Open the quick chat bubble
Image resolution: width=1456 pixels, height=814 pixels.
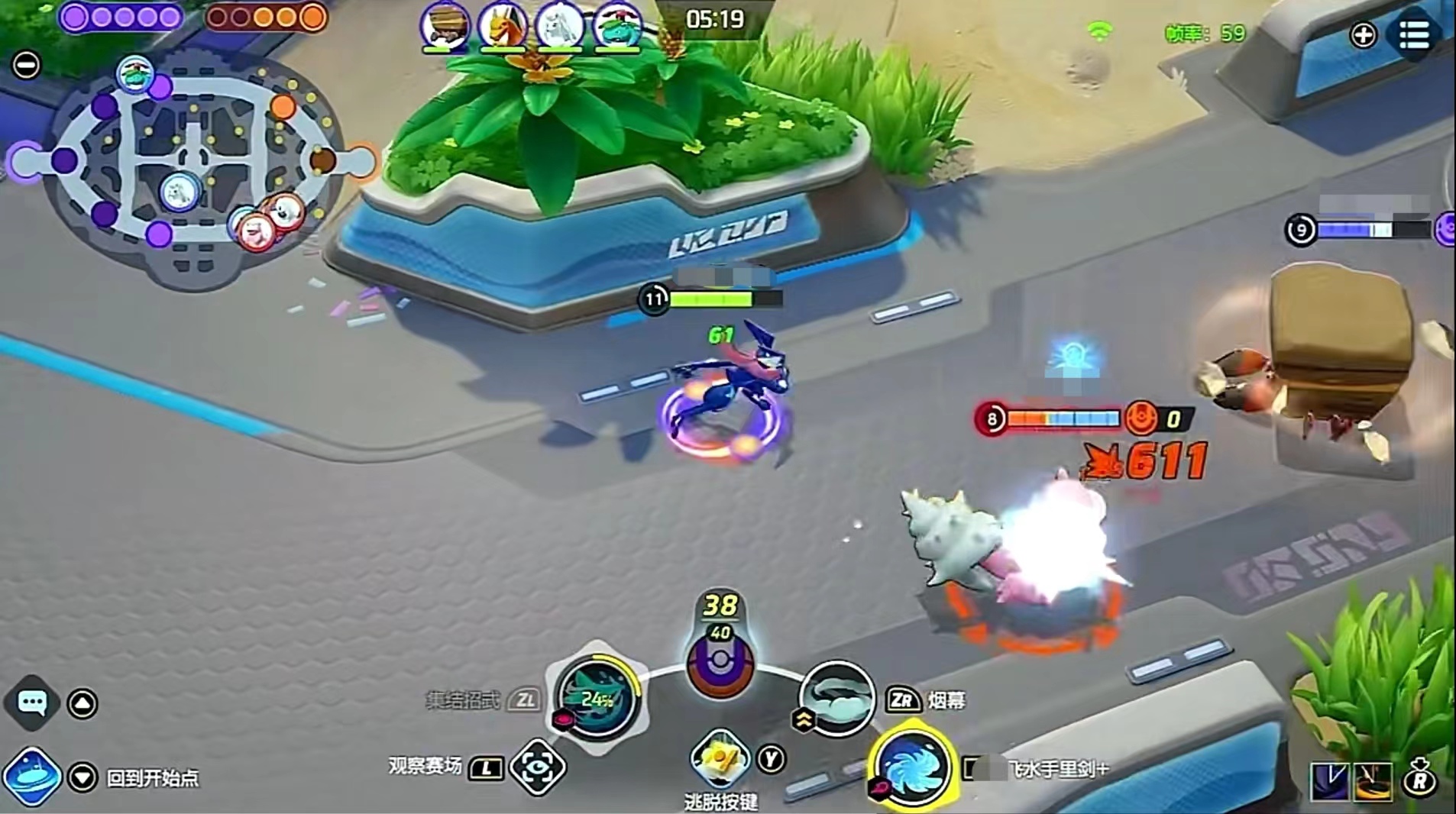point(31,702)
